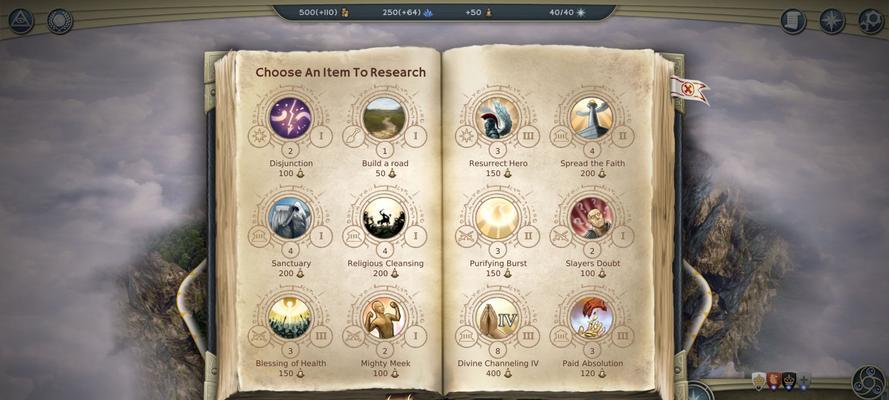Screen dimensions: 889x400
Task: Open the scroll document icon
Action: coord(793,20)
